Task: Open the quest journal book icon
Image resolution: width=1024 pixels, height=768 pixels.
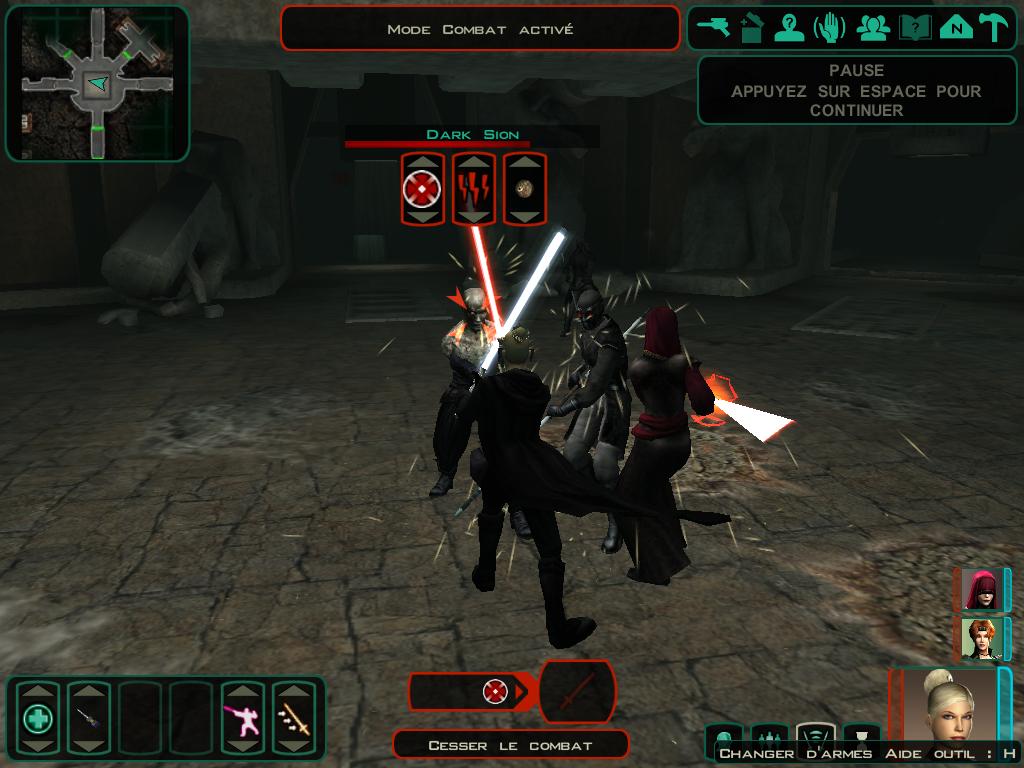Action: click(x=914, y=28)
